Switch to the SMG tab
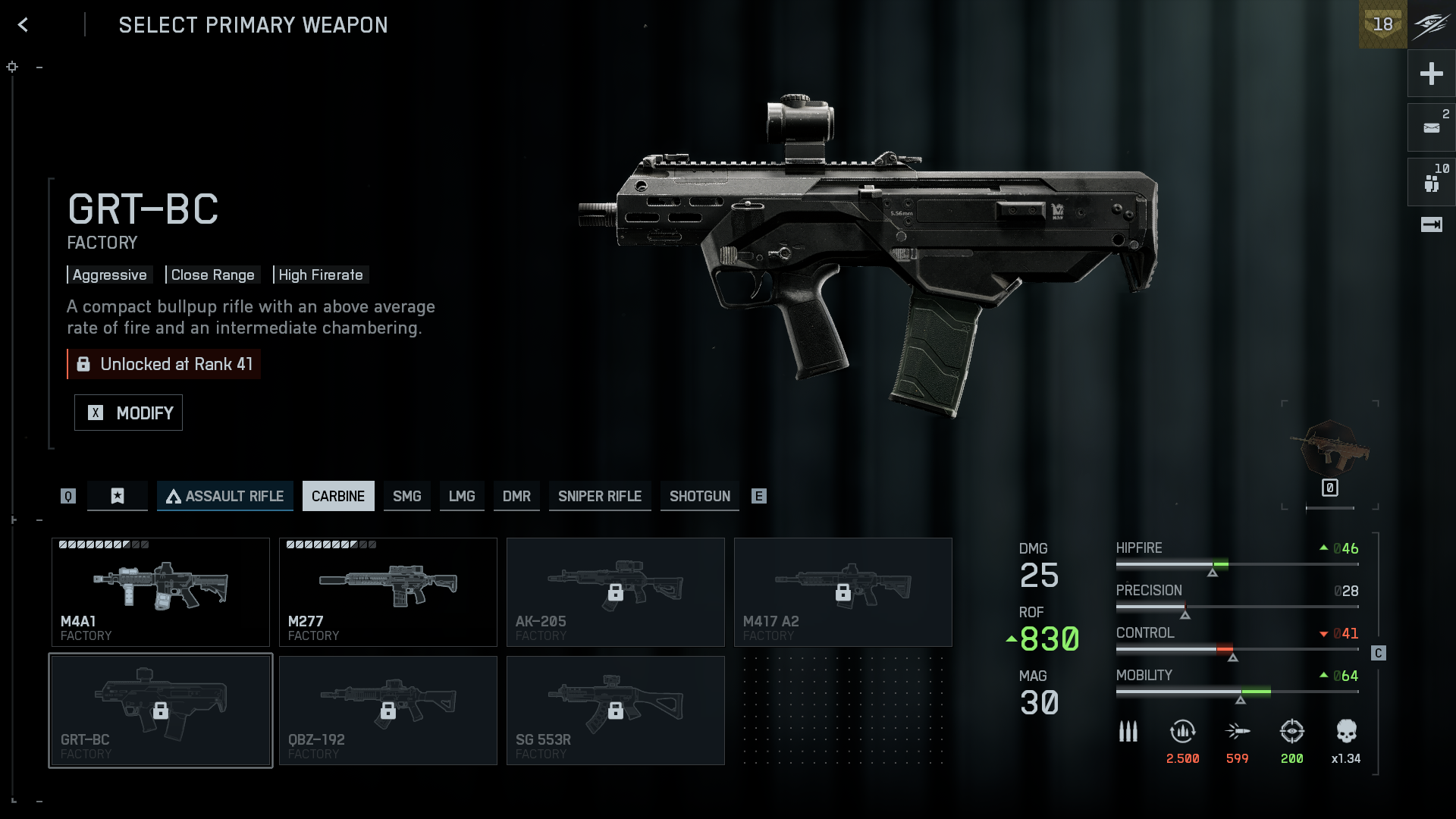The image size is (1456, 819). point(406,496)
